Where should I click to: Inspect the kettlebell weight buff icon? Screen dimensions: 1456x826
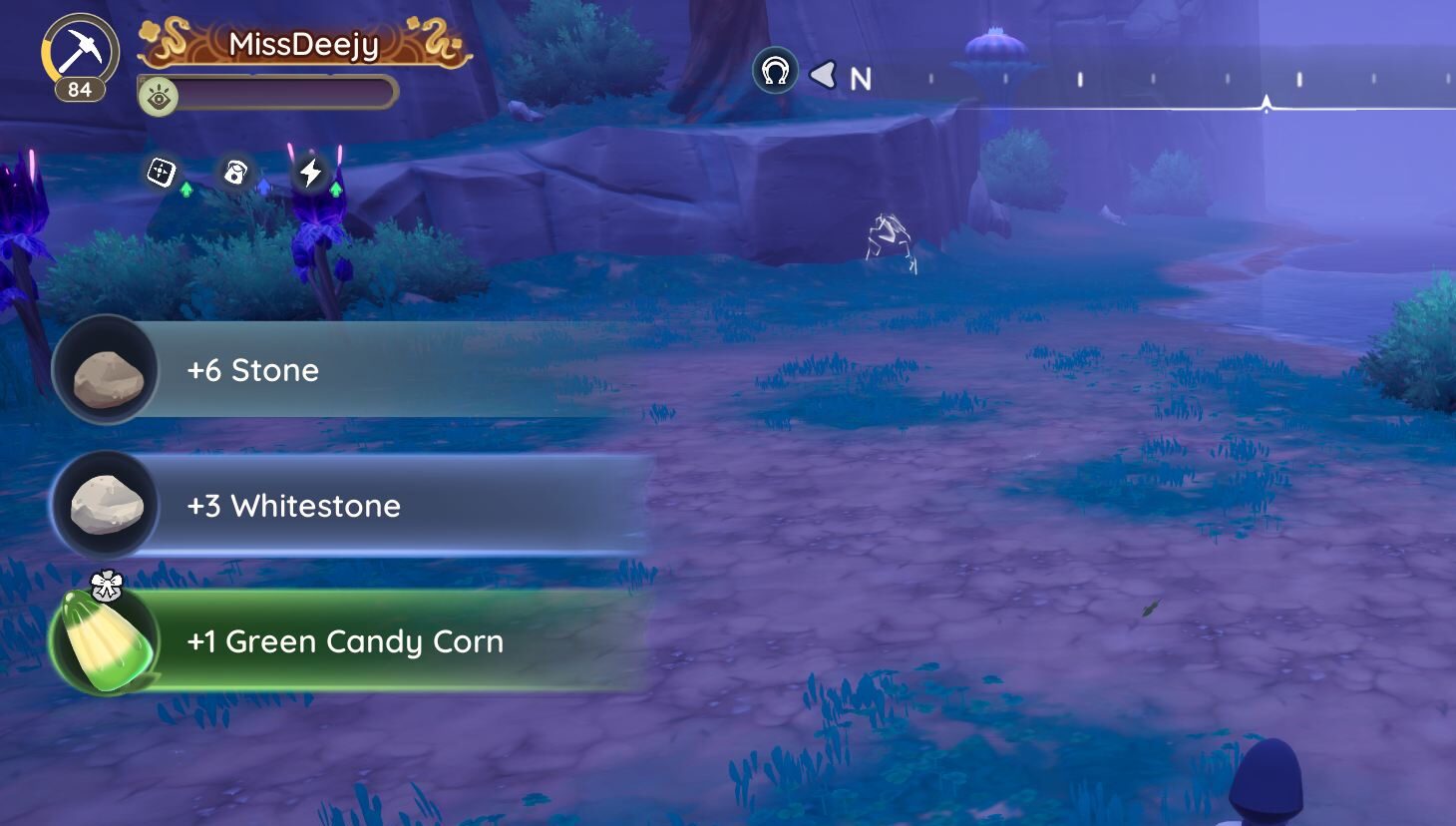click(x=235, y=173)
